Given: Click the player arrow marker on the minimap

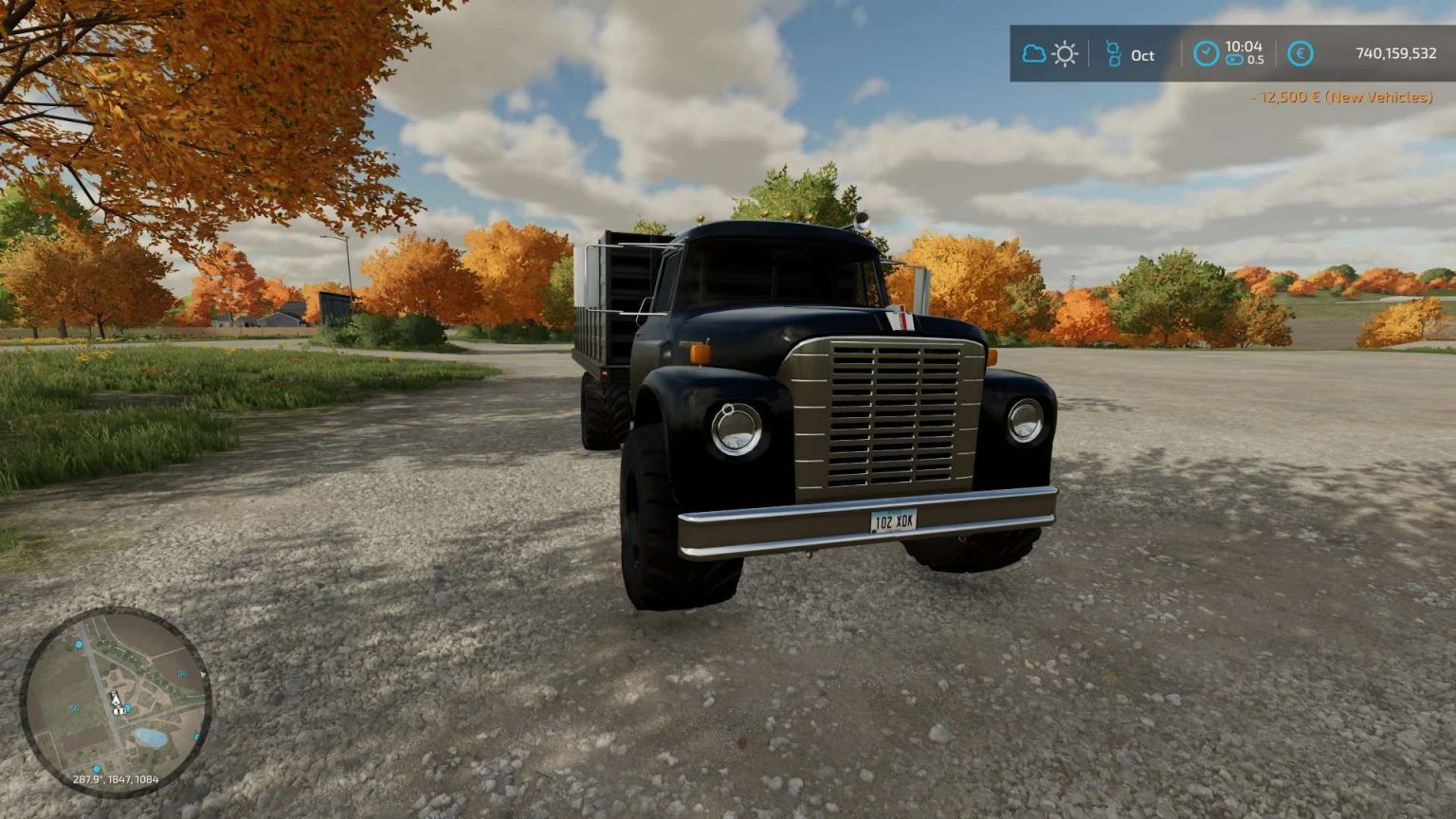Looking at the screenshot, I should [115, 700].
